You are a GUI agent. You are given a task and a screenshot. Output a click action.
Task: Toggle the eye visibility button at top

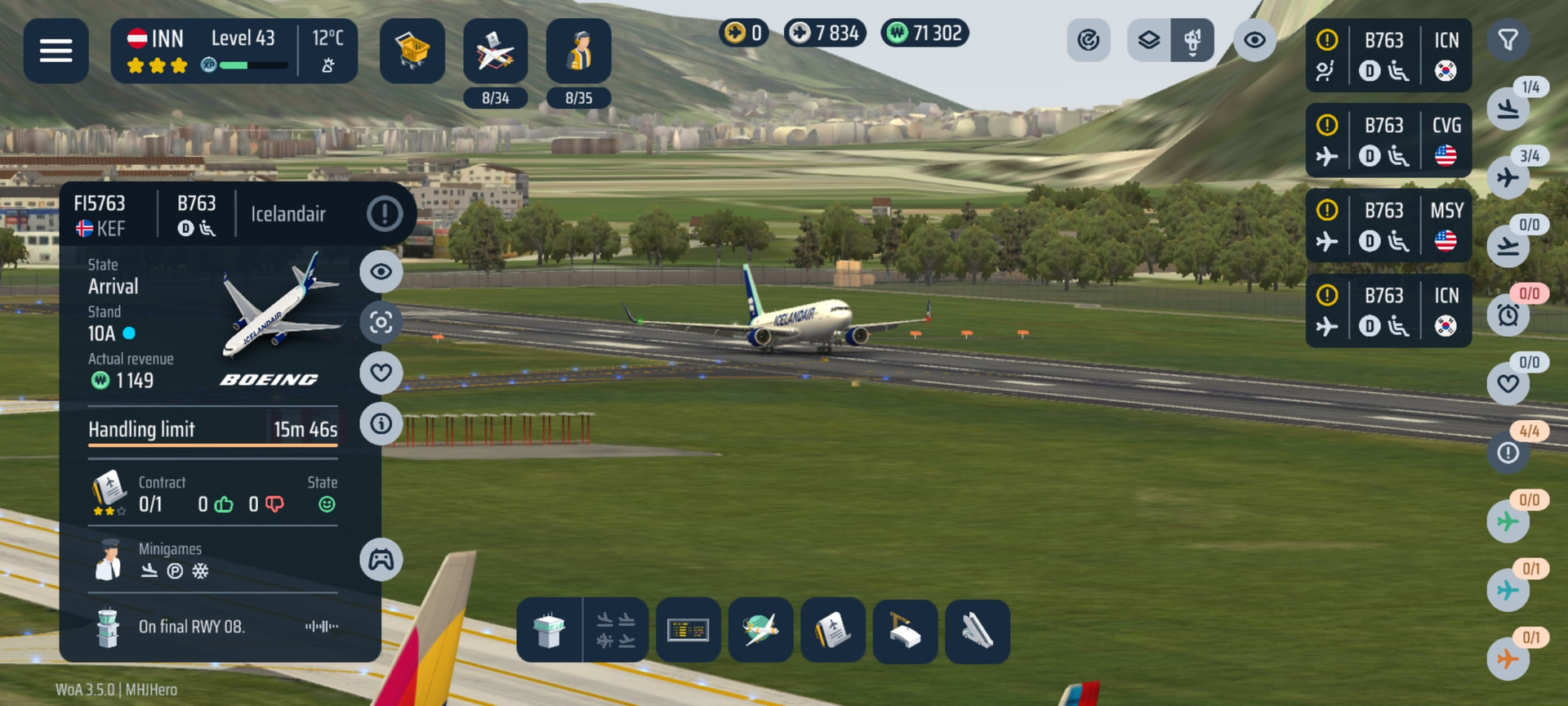(x=1254, y=40)
